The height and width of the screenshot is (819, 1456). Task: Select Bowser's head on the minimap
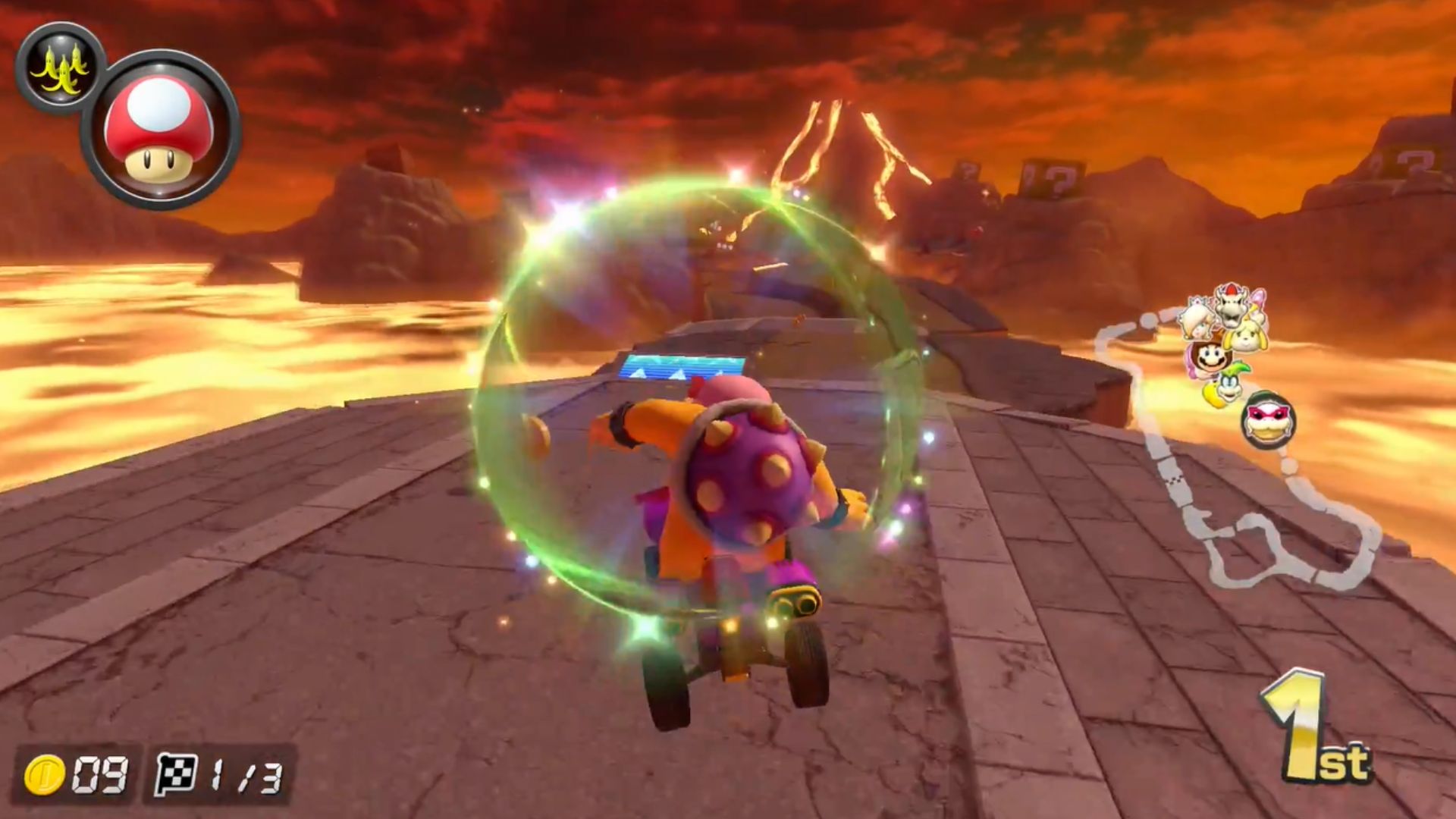click(1230, 306)
